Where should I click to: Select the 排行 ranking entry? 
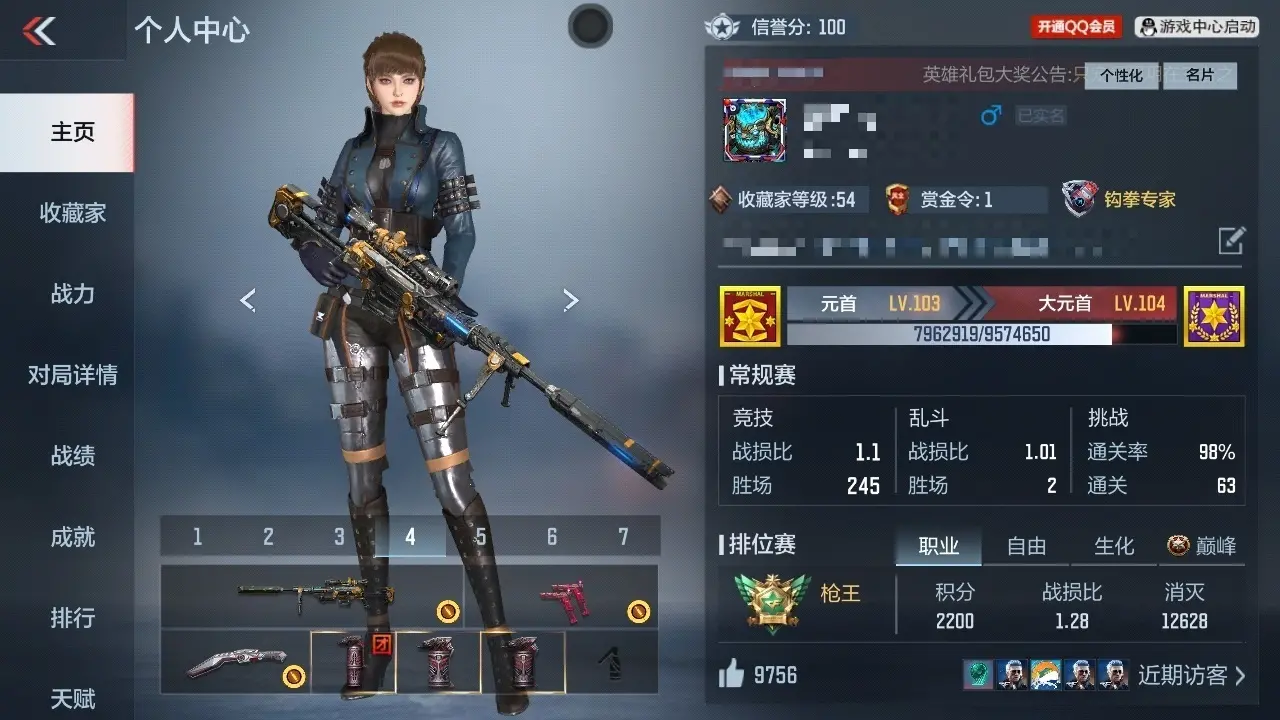click(72, 618)
